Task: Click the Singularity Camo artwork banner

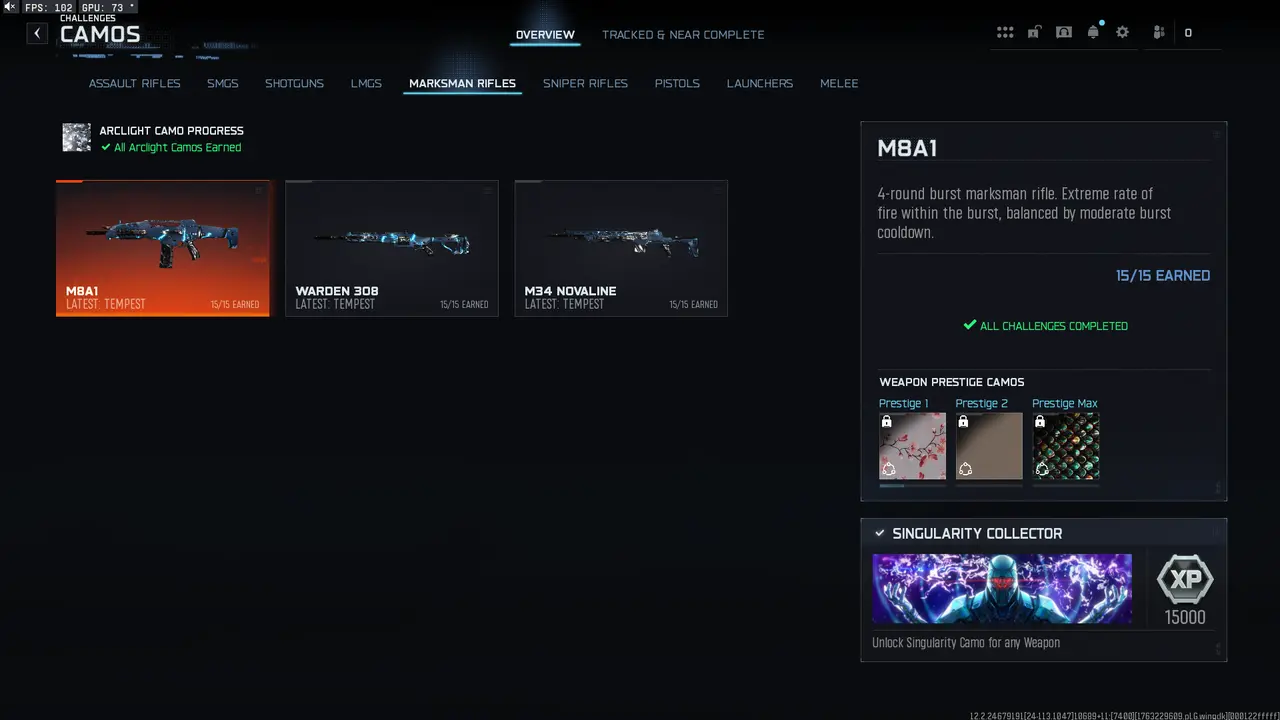Action: point(1001,589)
